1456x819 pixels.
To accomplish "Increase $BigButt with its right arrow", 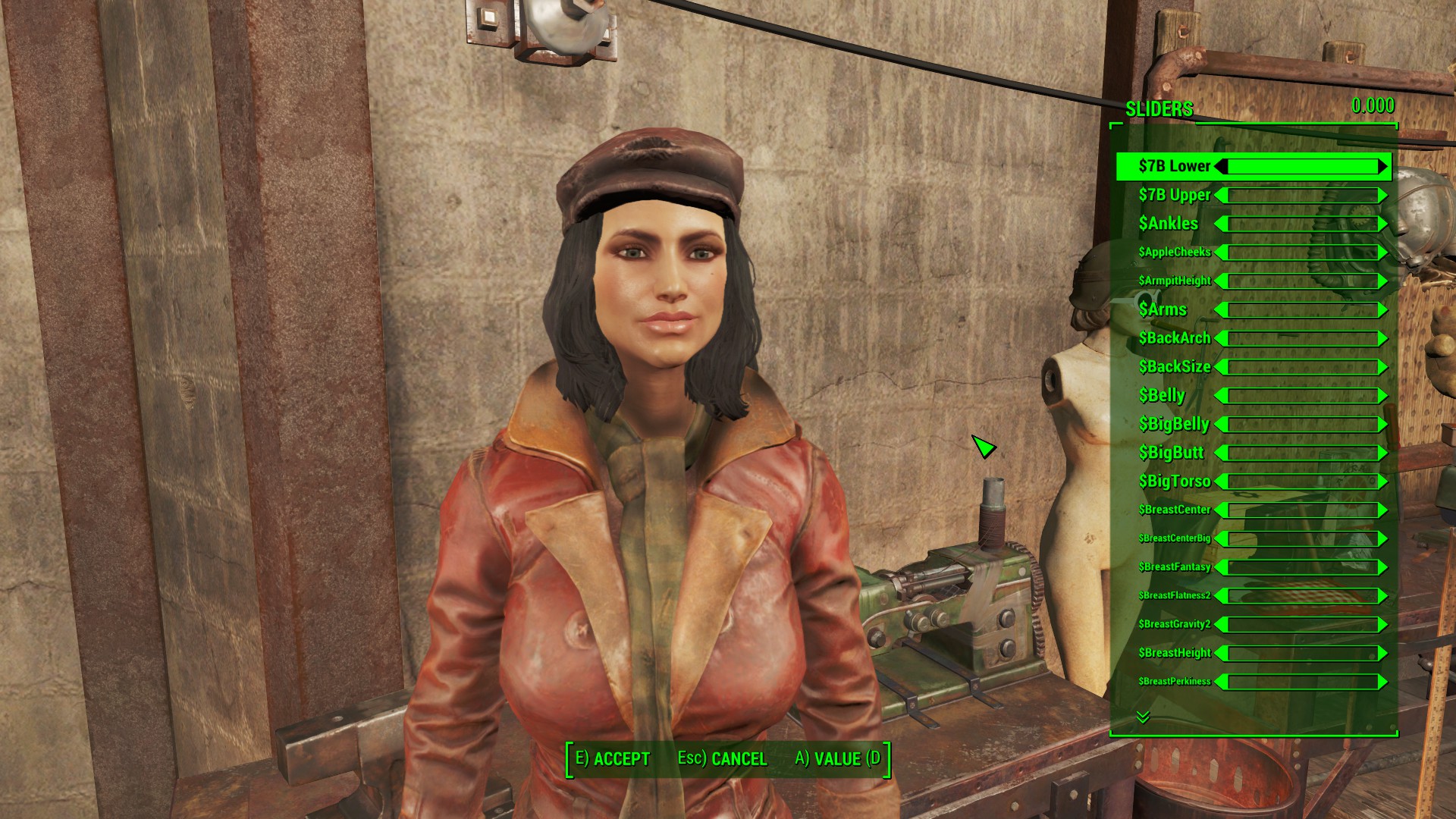I will coord(1382,453).
